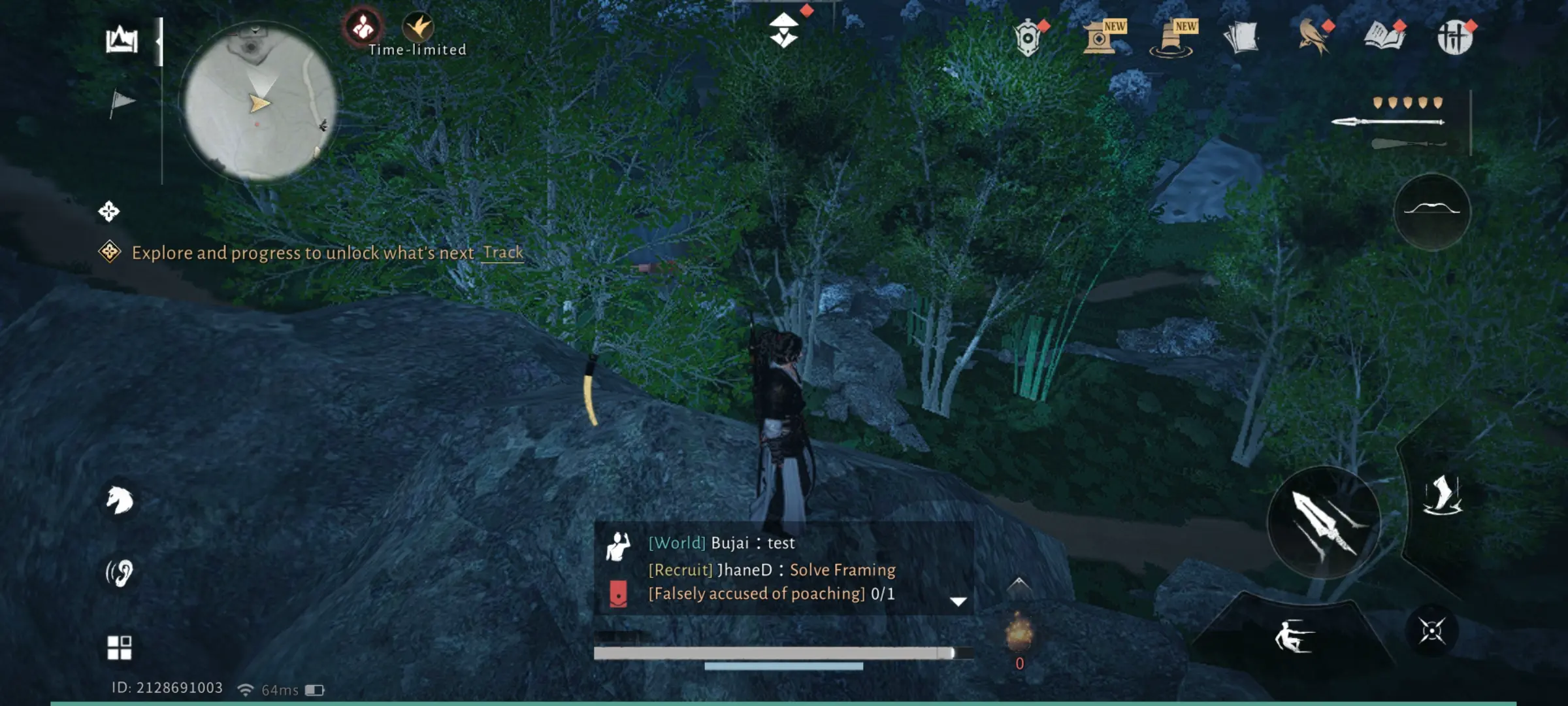Tap the crossed-target lock-on button
Screen dimensions: 1568x706
click(1431, 631)
